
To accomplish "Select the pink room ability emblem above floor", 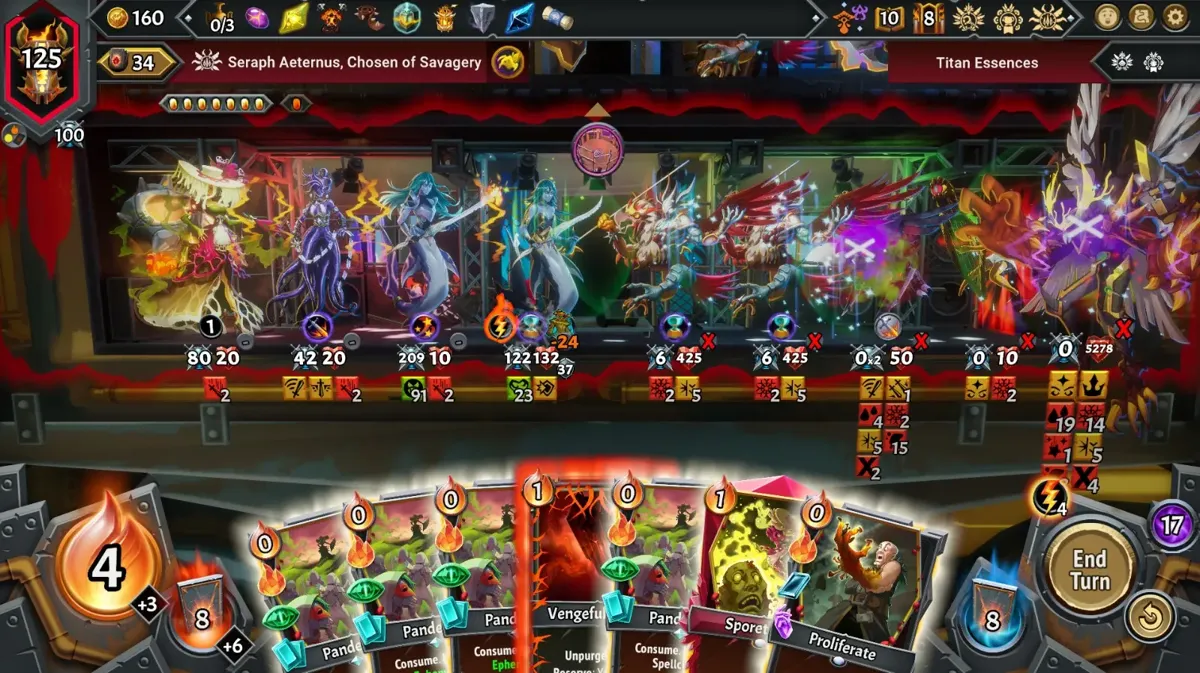I will [x=597, y=149].
